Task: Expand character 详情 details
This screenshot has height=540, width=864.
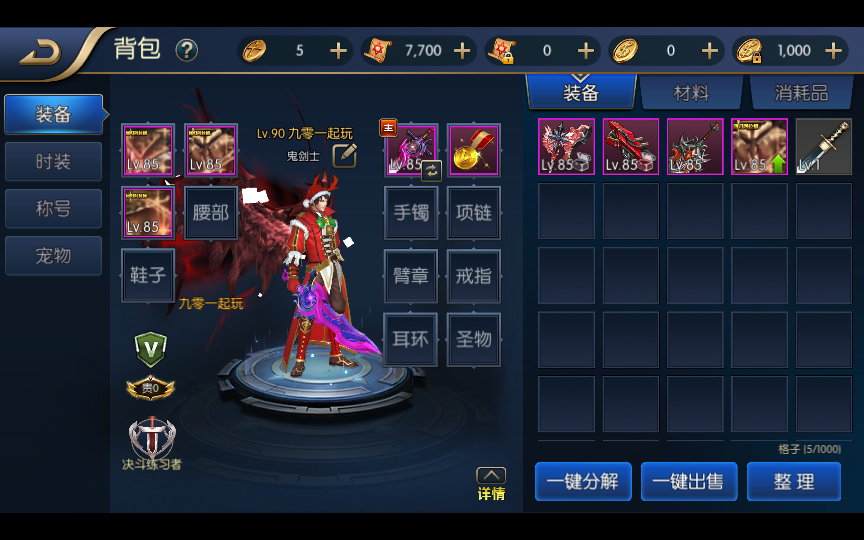Action: pos(490,483)
